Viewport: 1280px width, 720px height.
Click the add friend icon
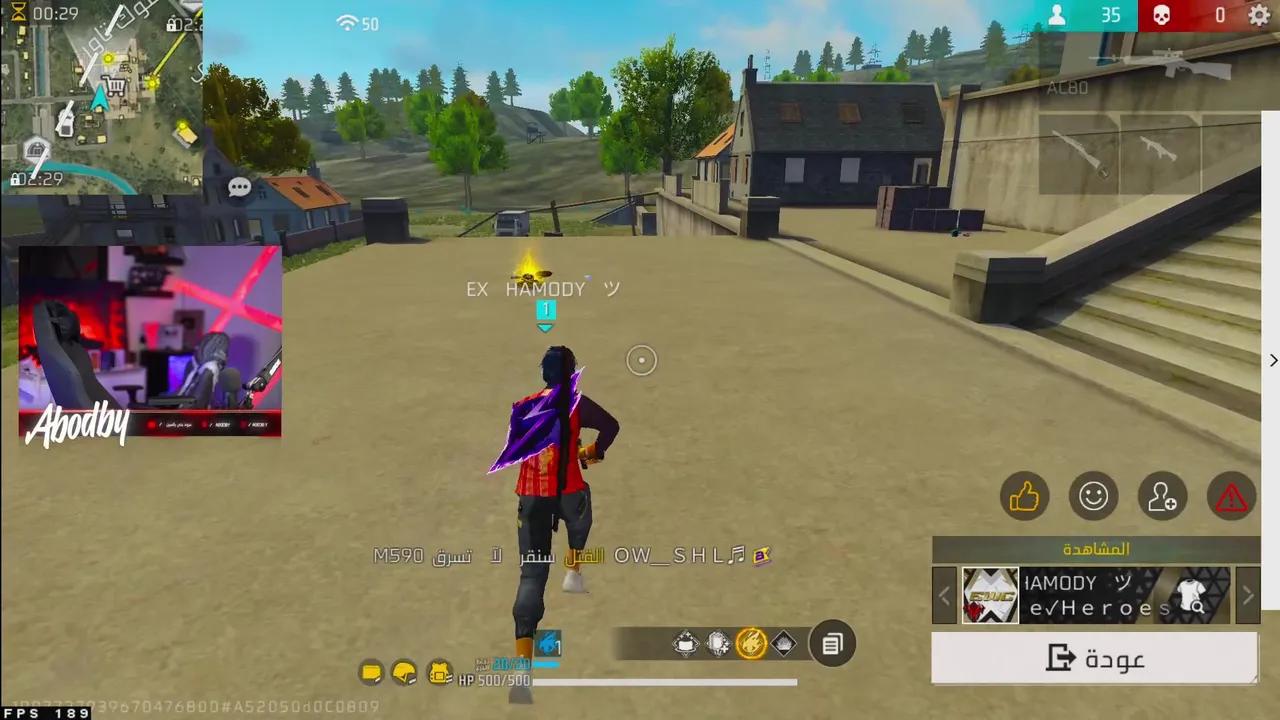1162,497
